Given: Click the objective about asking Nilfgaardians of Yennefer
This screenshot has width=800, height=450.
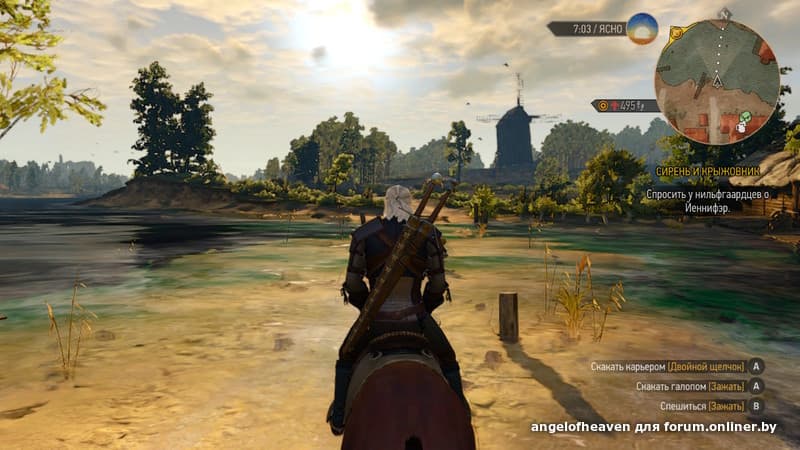Looking at the screenshot, I should coord(707,200).
